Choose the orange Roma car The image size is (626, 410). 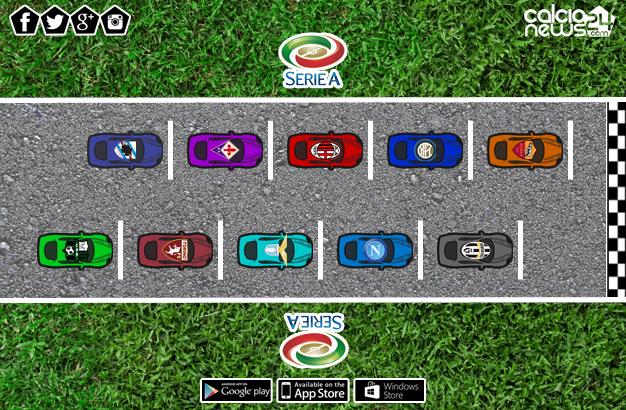point(525,150)
